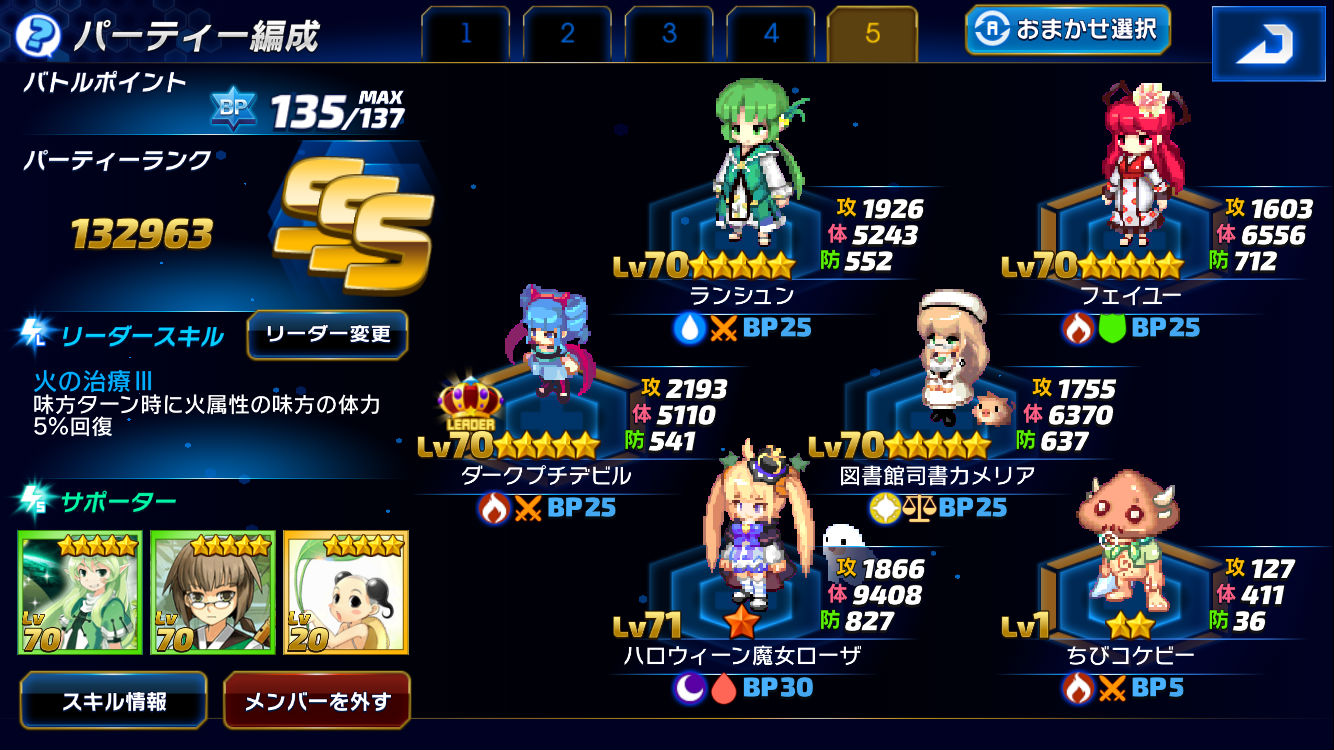1334x750 pixels.
Task: Switch to party tab 3
Action: pyautogui.click(x=669, y=34)
